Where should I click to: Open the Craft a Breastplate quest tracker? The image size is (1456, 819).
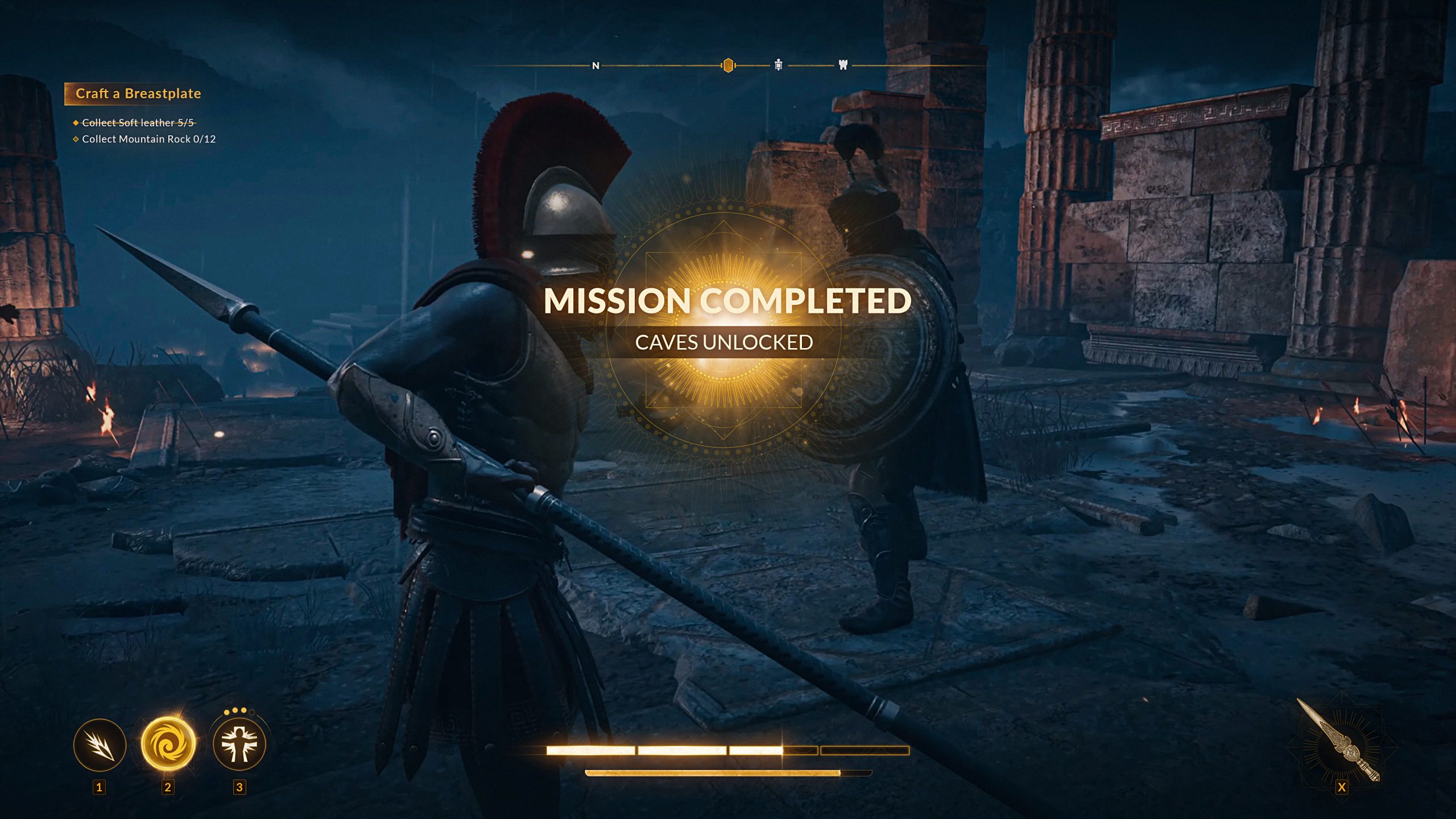(x=138, y=94)
